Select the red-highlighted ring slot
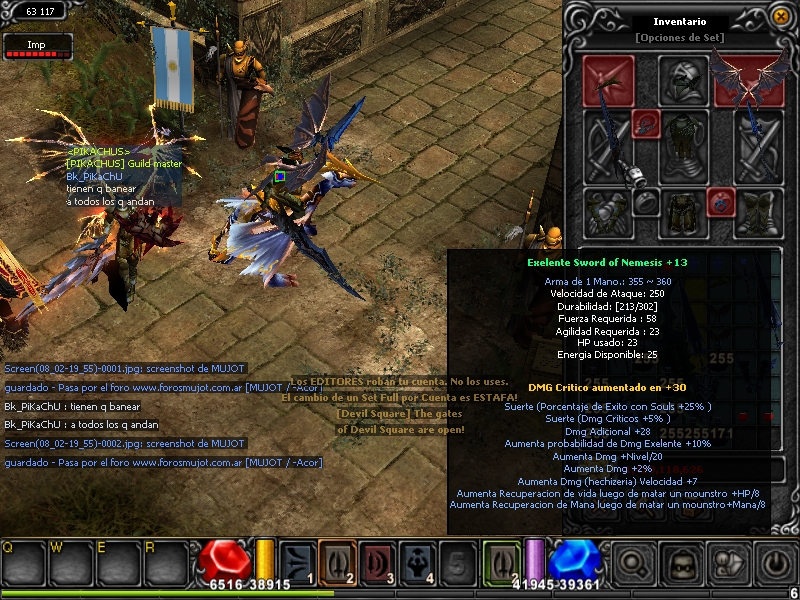Viewport: 800px width, 600px height. point(721,202)
